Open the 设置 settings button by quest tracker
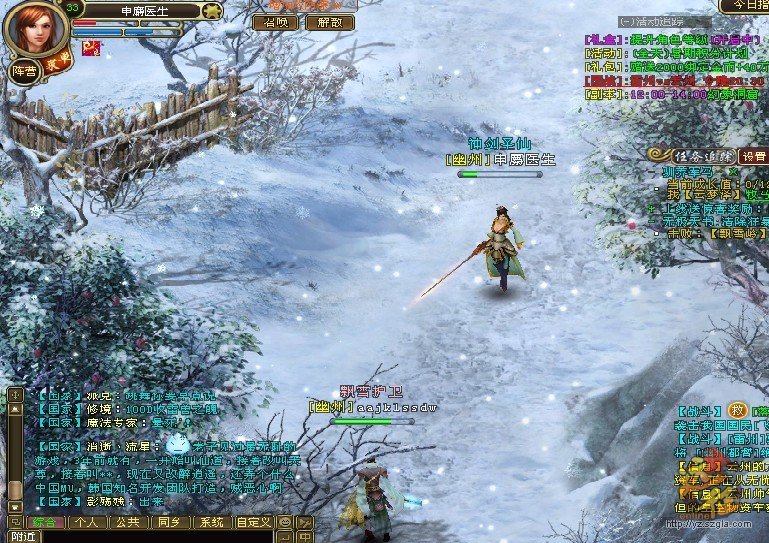The image size is (769, 543). pyautogui.click(x=753, y=157)
